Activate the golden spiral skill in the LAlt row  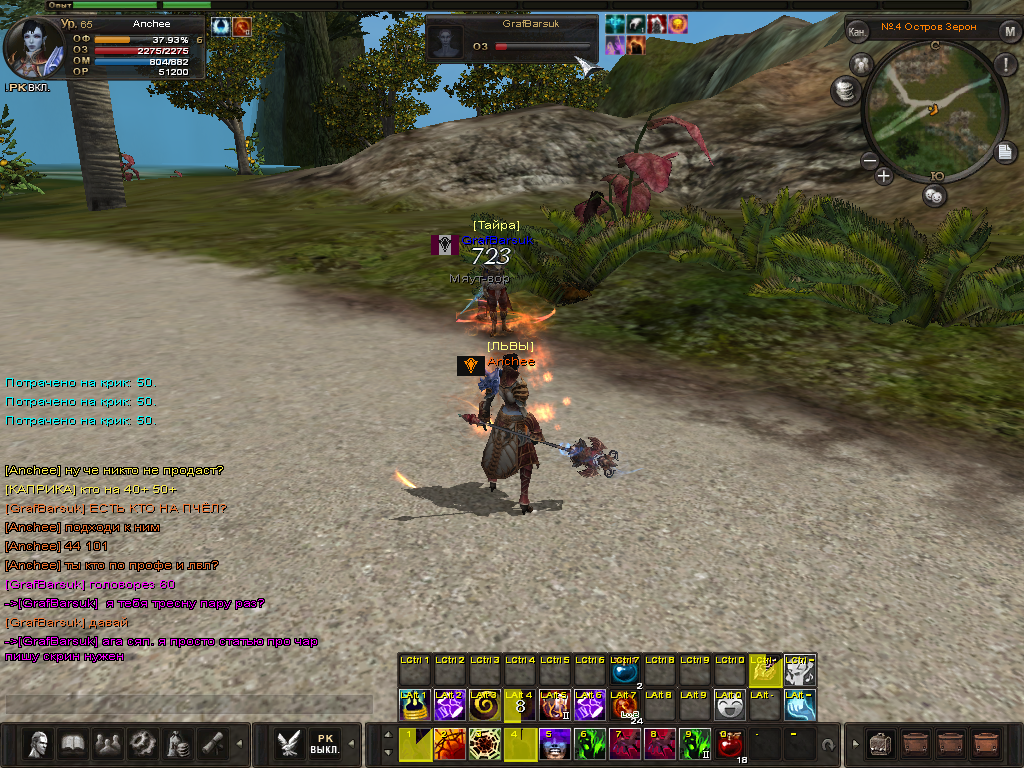click(484, 705)
